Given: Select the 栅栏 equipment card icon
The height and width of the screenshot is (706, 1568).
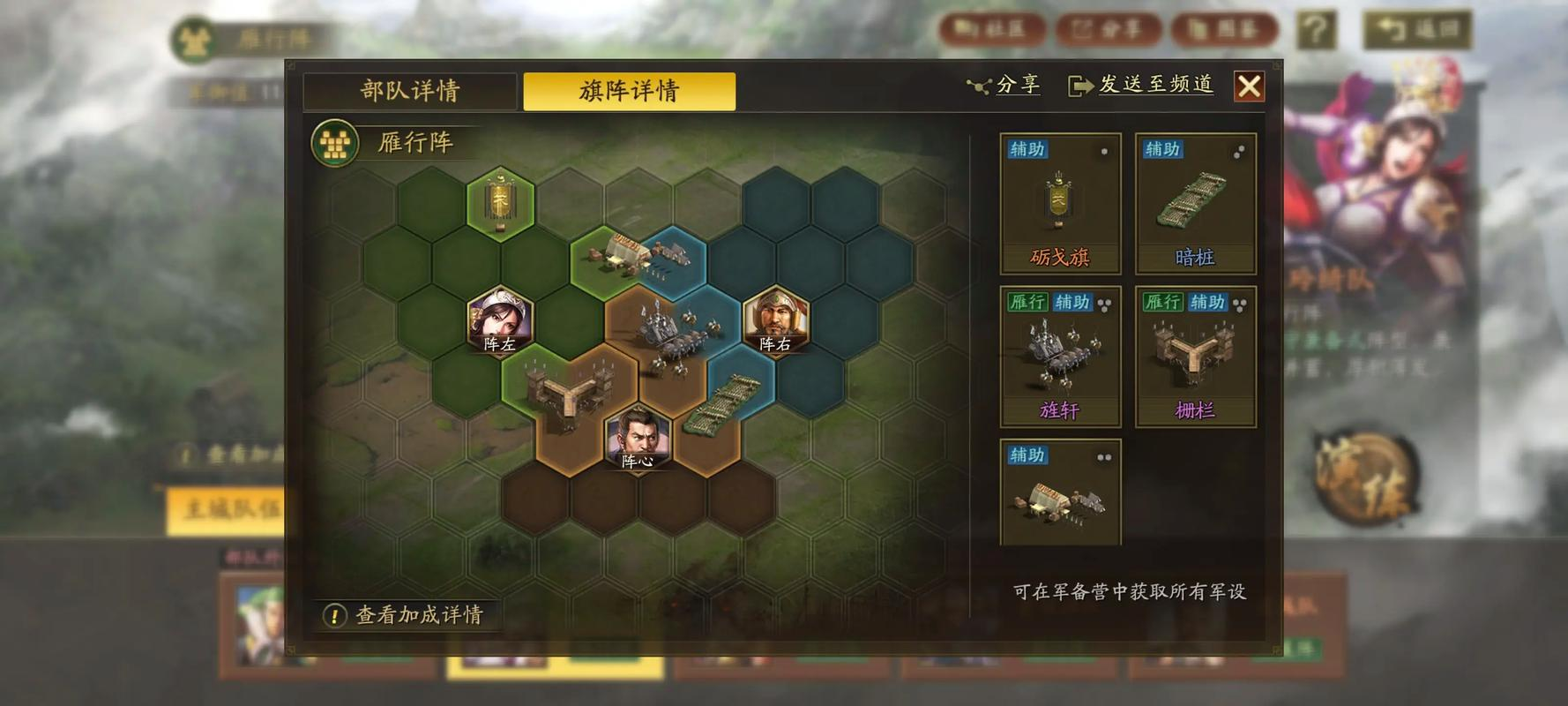Looking at the screenshot, I should (1193, 353).
